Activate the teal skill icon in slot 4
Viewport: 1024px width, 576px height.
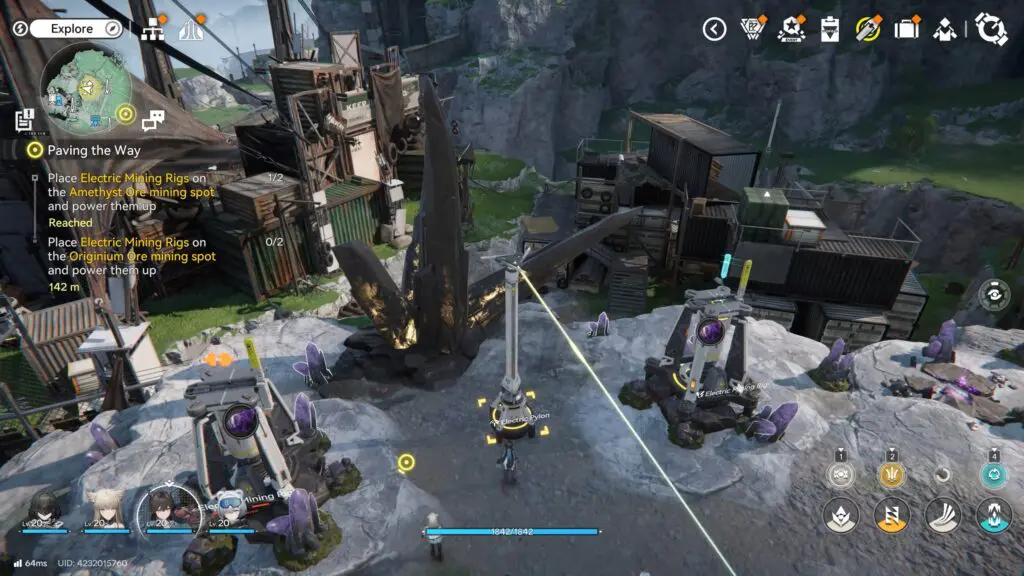tap(993, 474)
